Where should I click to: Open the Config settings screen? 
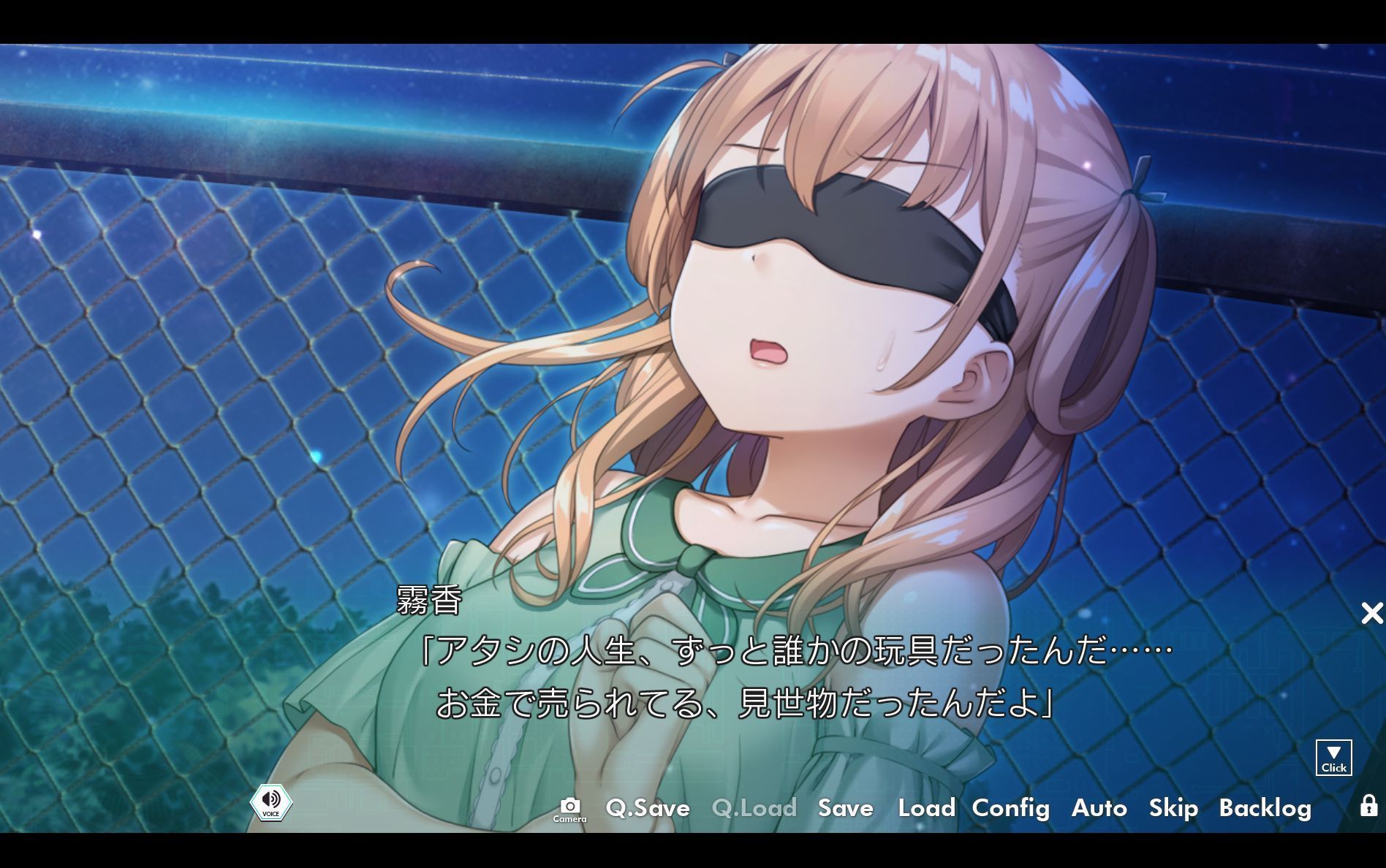tap(1010, 809)
